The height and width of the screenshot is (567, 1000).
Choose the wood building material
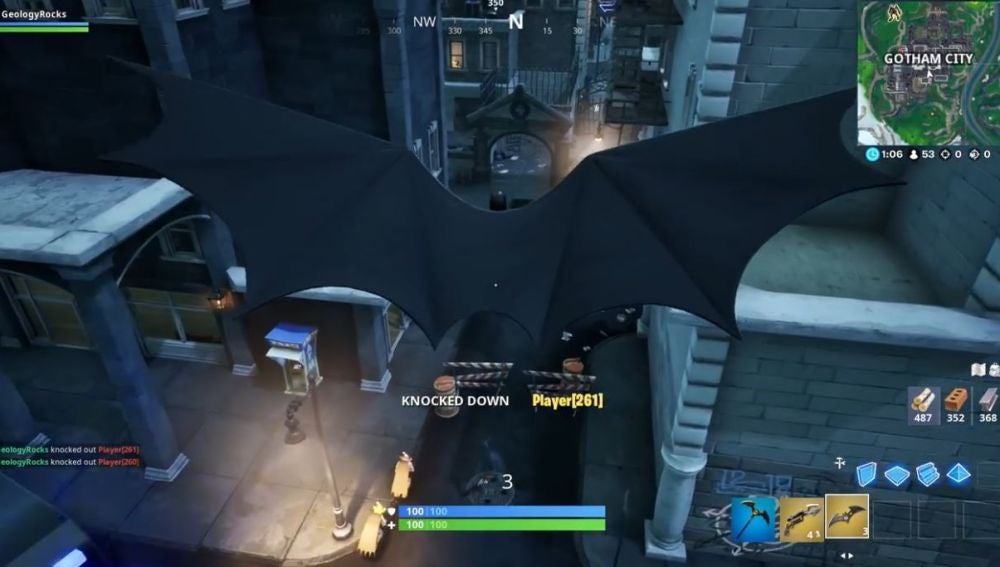(923, 404)
